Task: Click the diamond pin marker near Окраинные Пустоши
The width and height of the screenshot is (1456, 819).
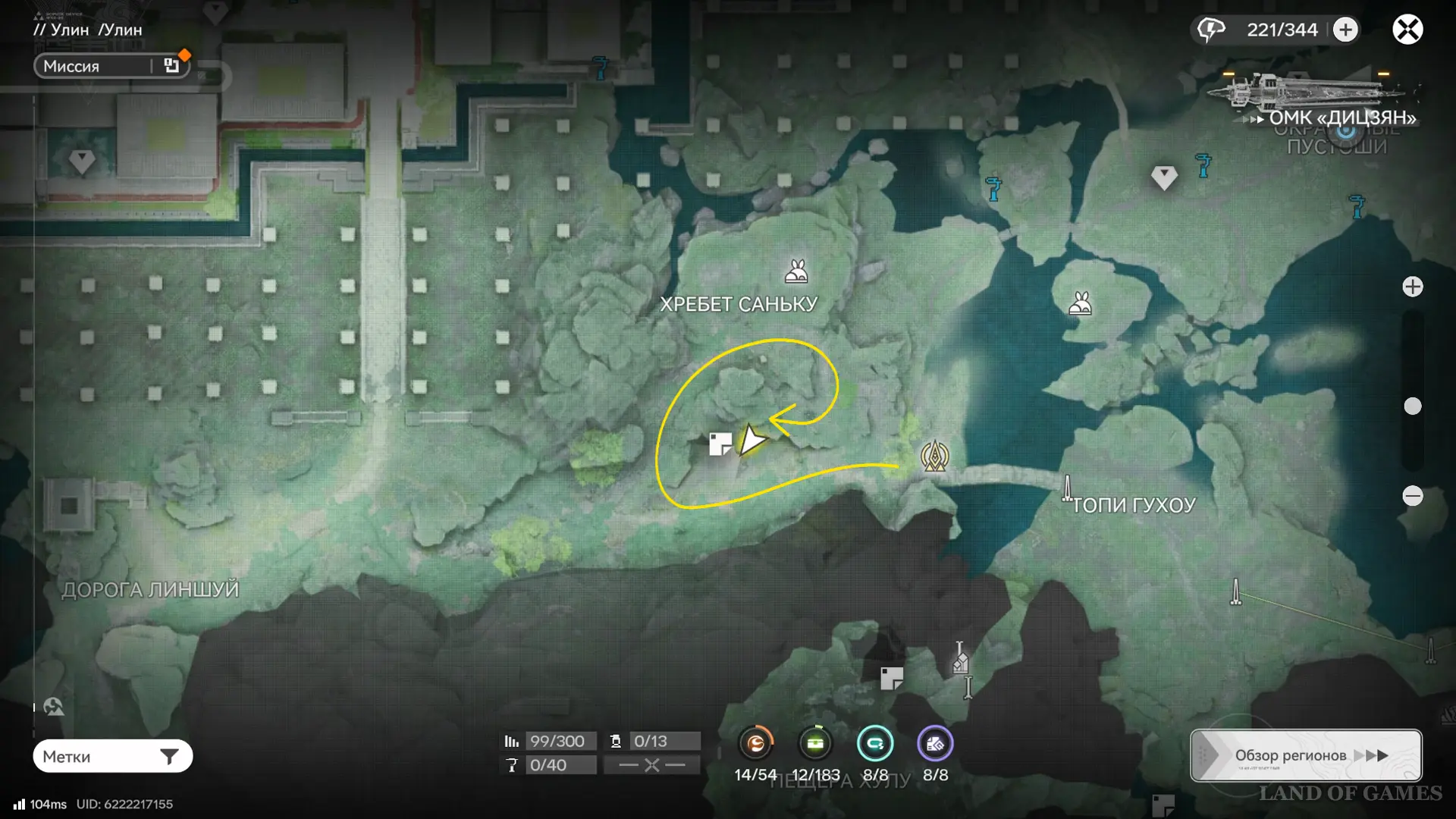Action: 1163,177
